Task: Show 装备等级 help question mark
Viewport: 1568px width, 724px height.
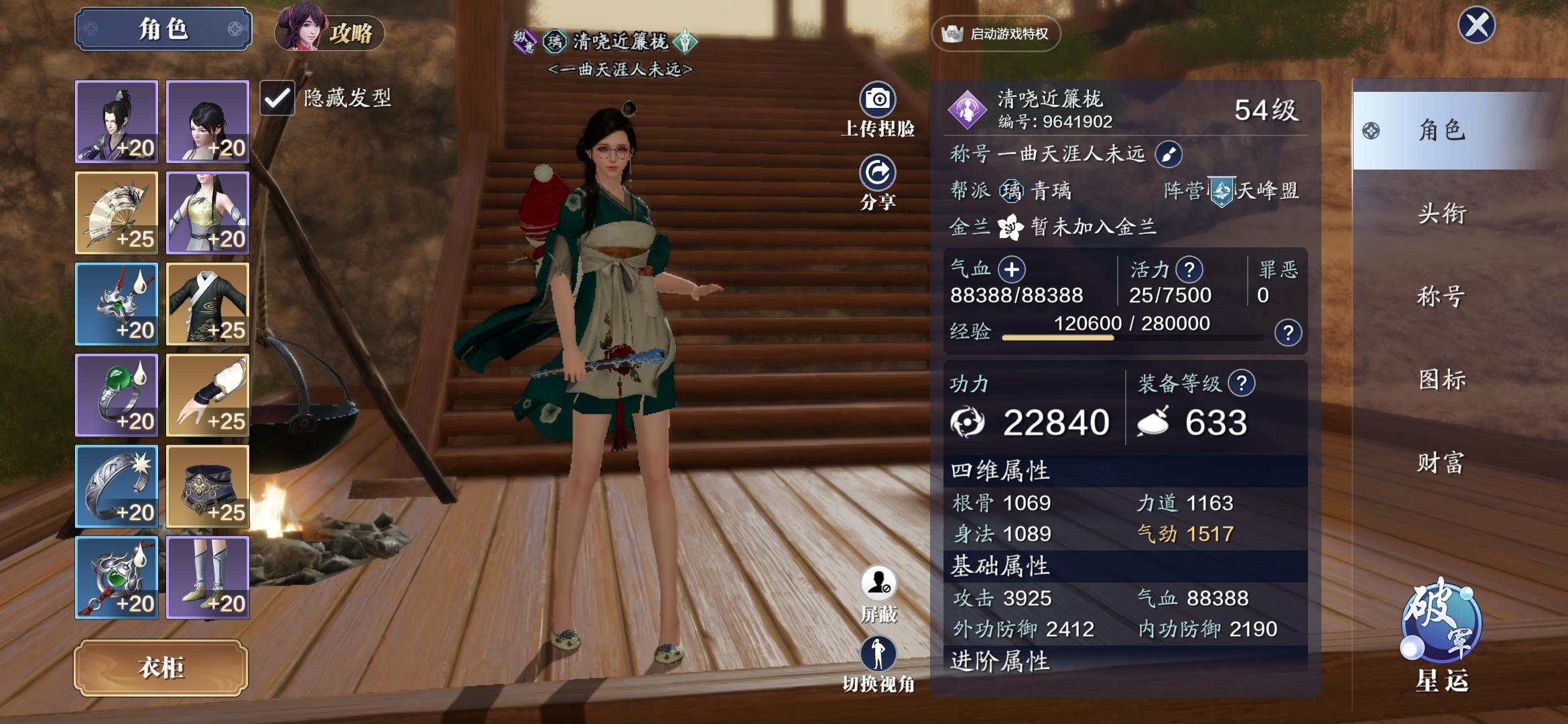Action: pos(1242,383)
